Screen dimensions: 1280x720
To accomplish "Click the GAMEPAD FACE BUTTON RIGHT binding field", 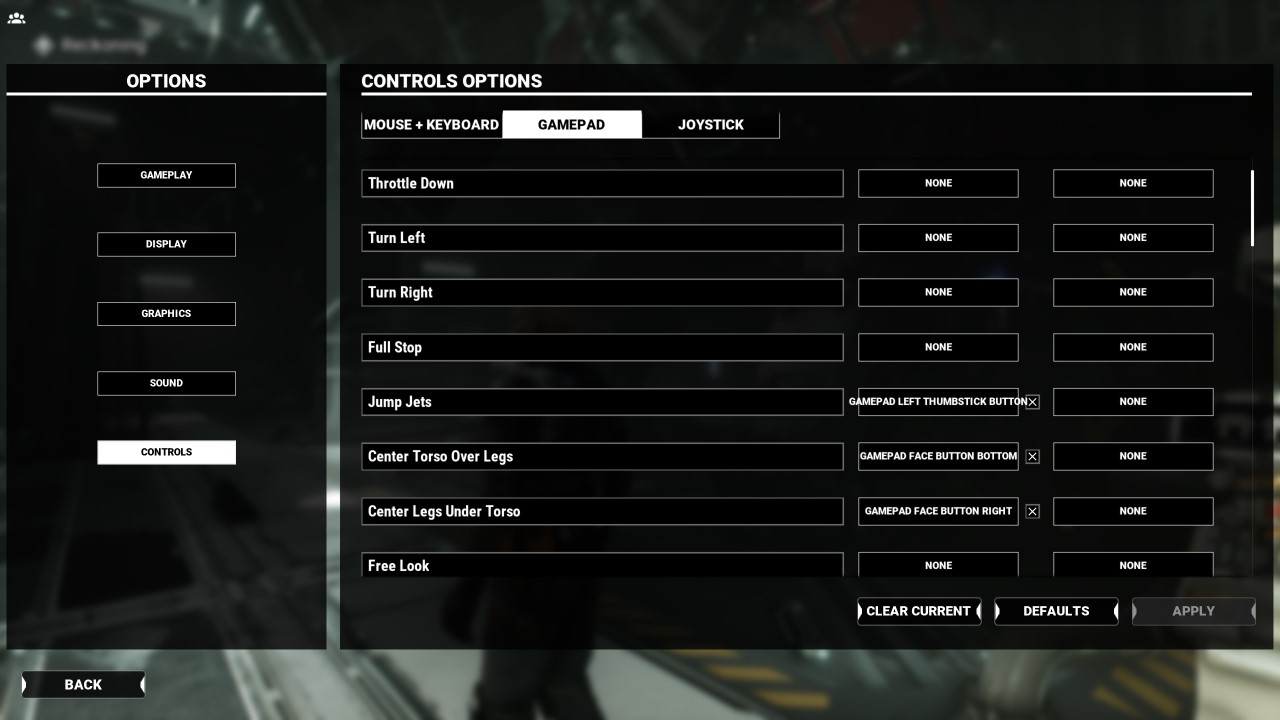I will (937, 511).
